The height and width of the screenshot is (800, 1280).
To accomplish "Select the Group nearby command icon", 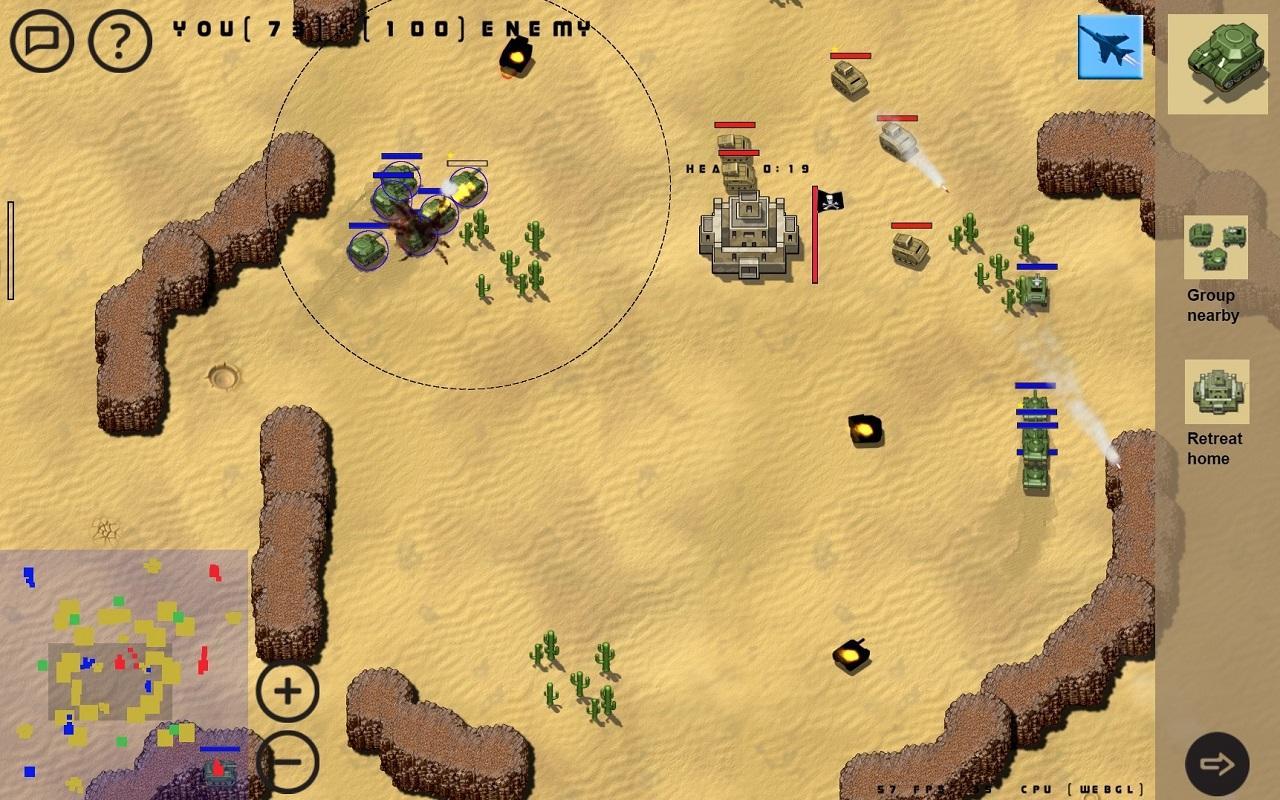I will pos(1216,248).
